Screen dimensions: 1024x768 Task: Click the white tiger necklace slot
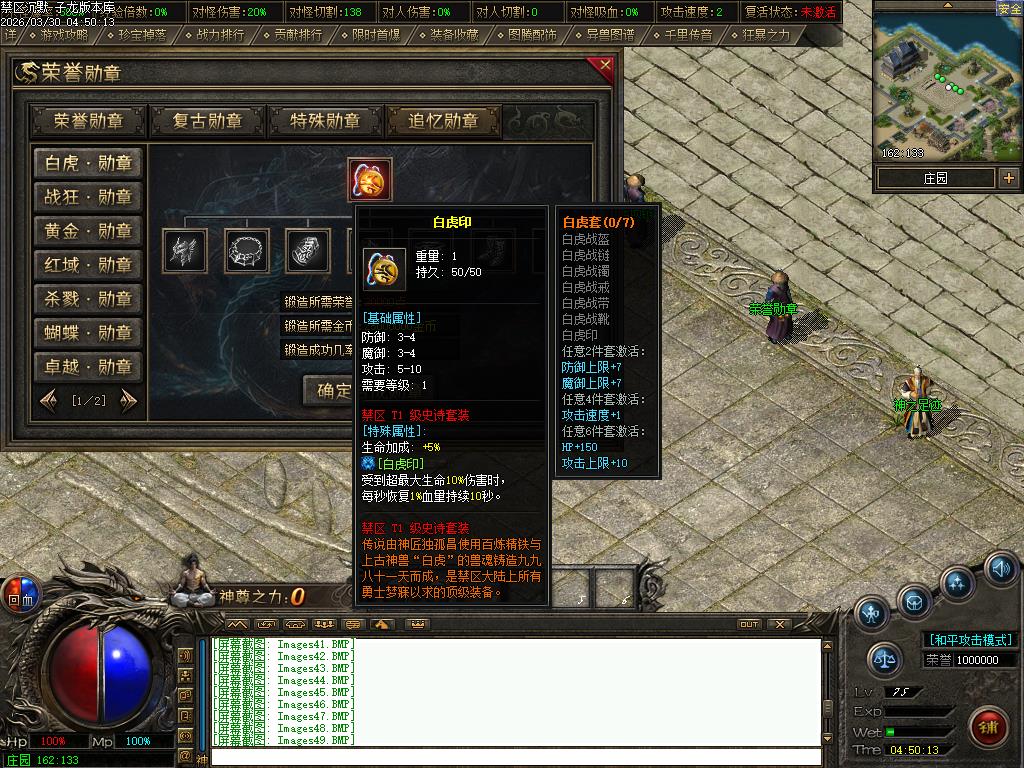[x=246, y=250]
